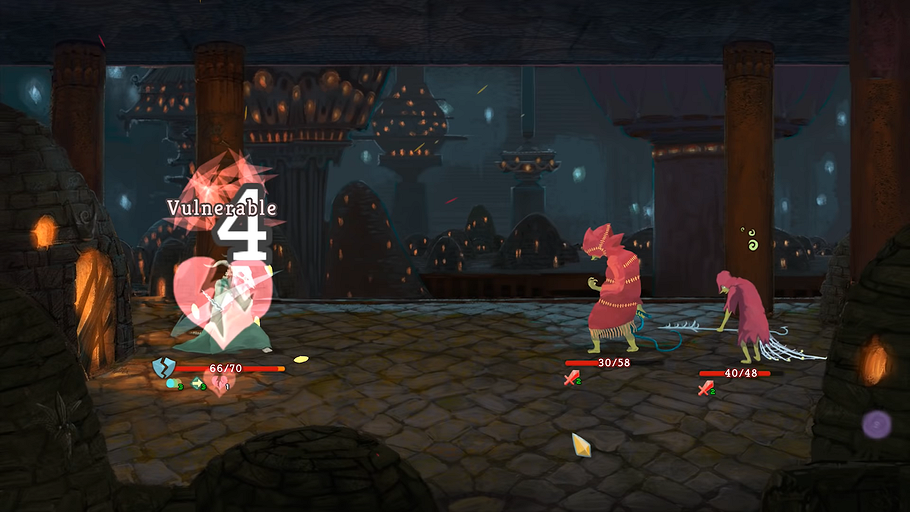Screen dimensions: 910x512
Task: Click the player's cracked blue shield icon
Action: (164, 368)
